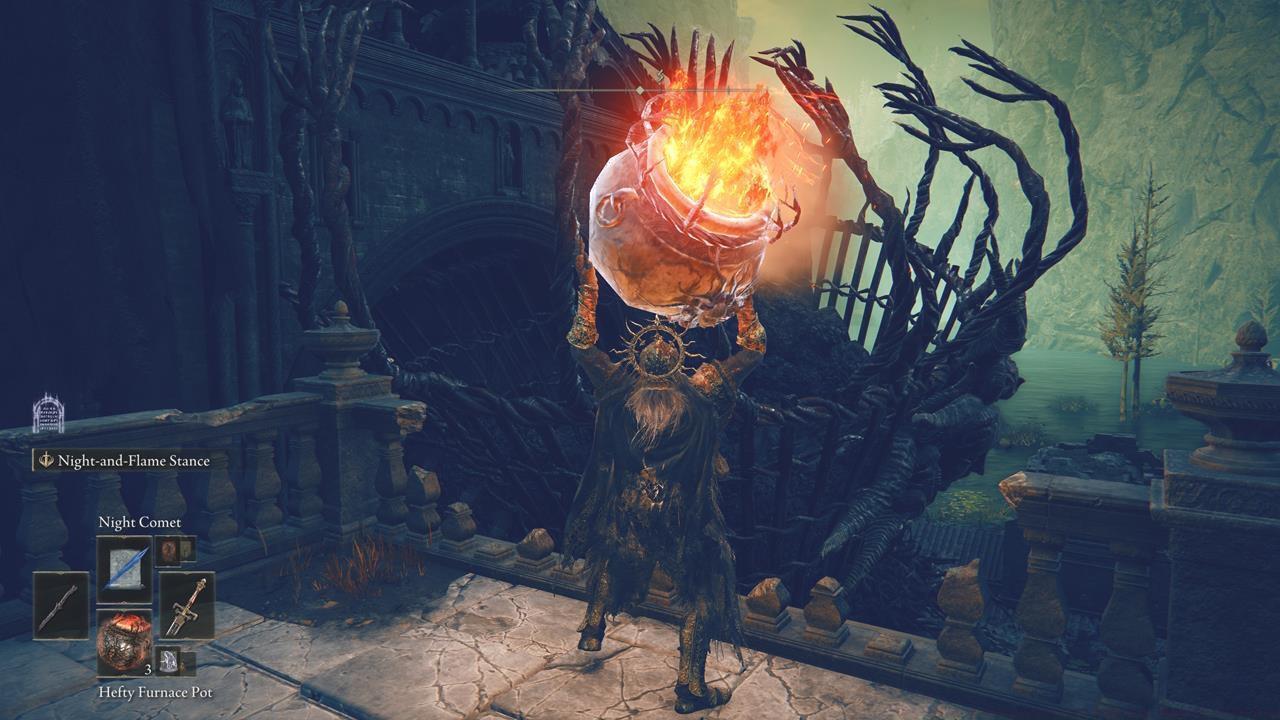This screenshot has height=720, width=1280.
Task: Click the quantity 3 badge on the pot
Action: pos(146,669)
